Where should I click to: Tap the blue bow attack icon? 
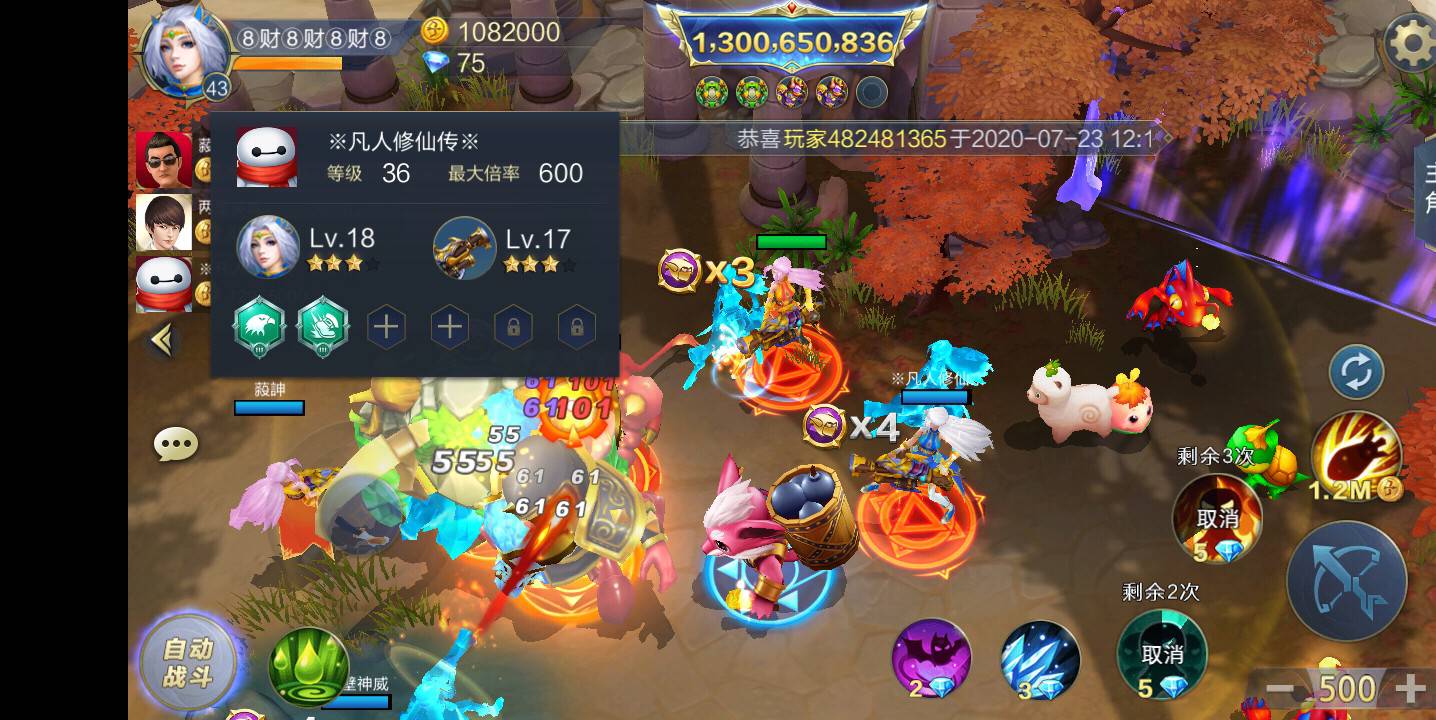pos(1348,581)
